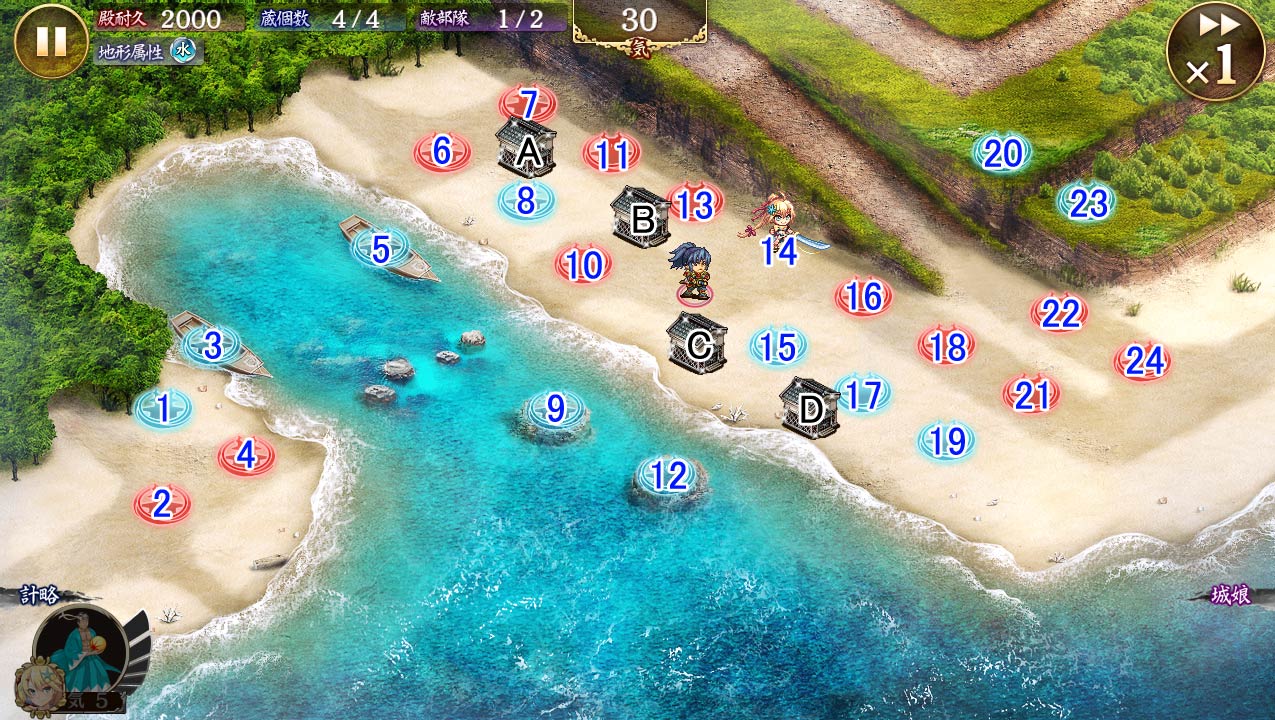Screen dimensions: 1275x720
Task: Select red deployment tile number 6
Action: pos(442,152)
